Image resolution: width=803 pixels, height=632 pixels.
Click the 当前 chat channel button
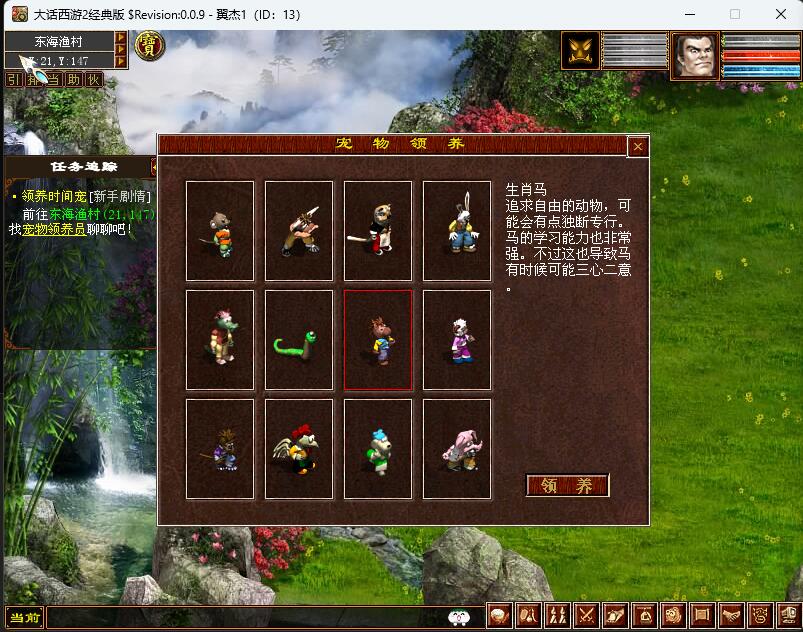click(x=25, y=617)
